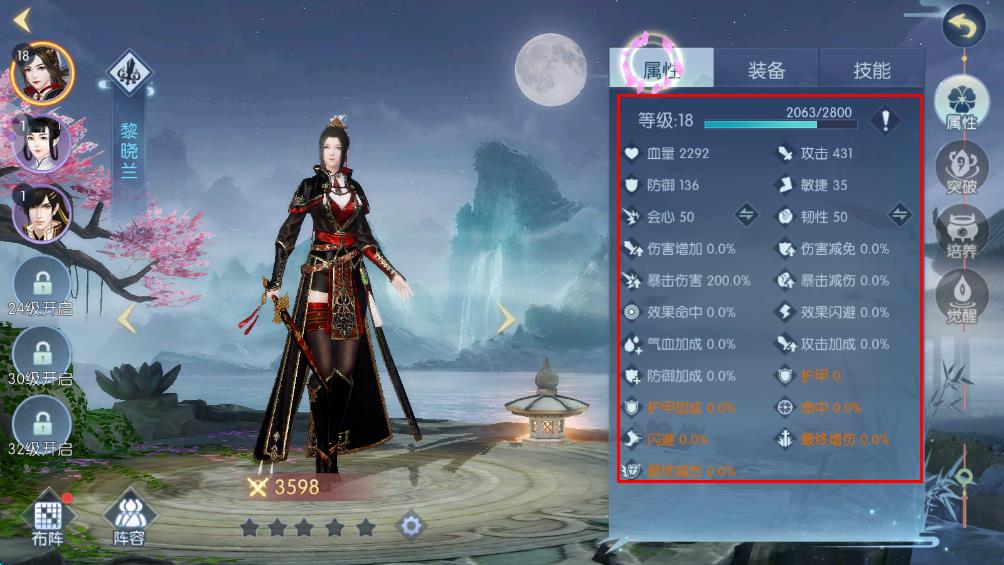Open the 培养 cultivation section
The height and width of the screenshot is (565, 1004).
(x=961, y=235)
